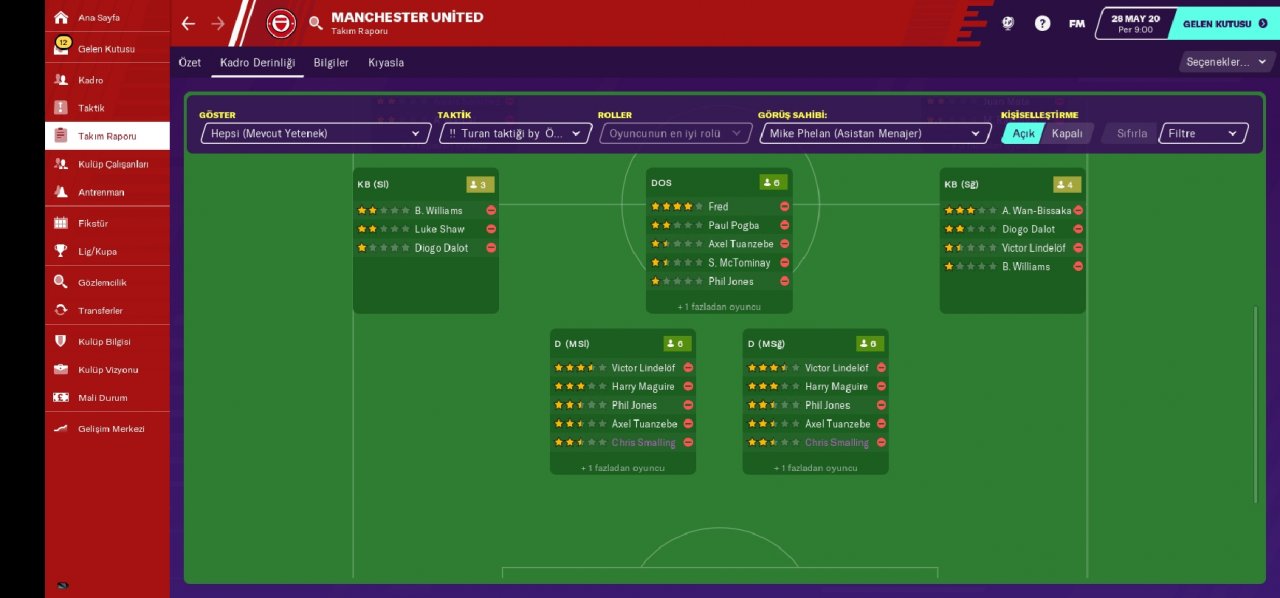Screen dimensions: 1280x598
Task: Open Mali Durum finances page
Action: [x=102, y=398]
